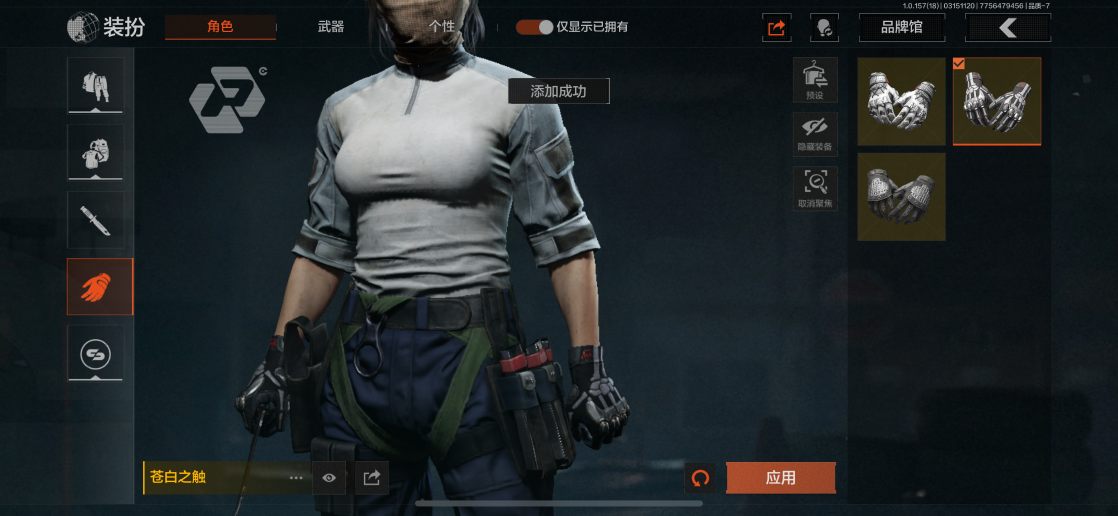Choose the checked black-striped gloves thumbnail

tap(997, 101)
